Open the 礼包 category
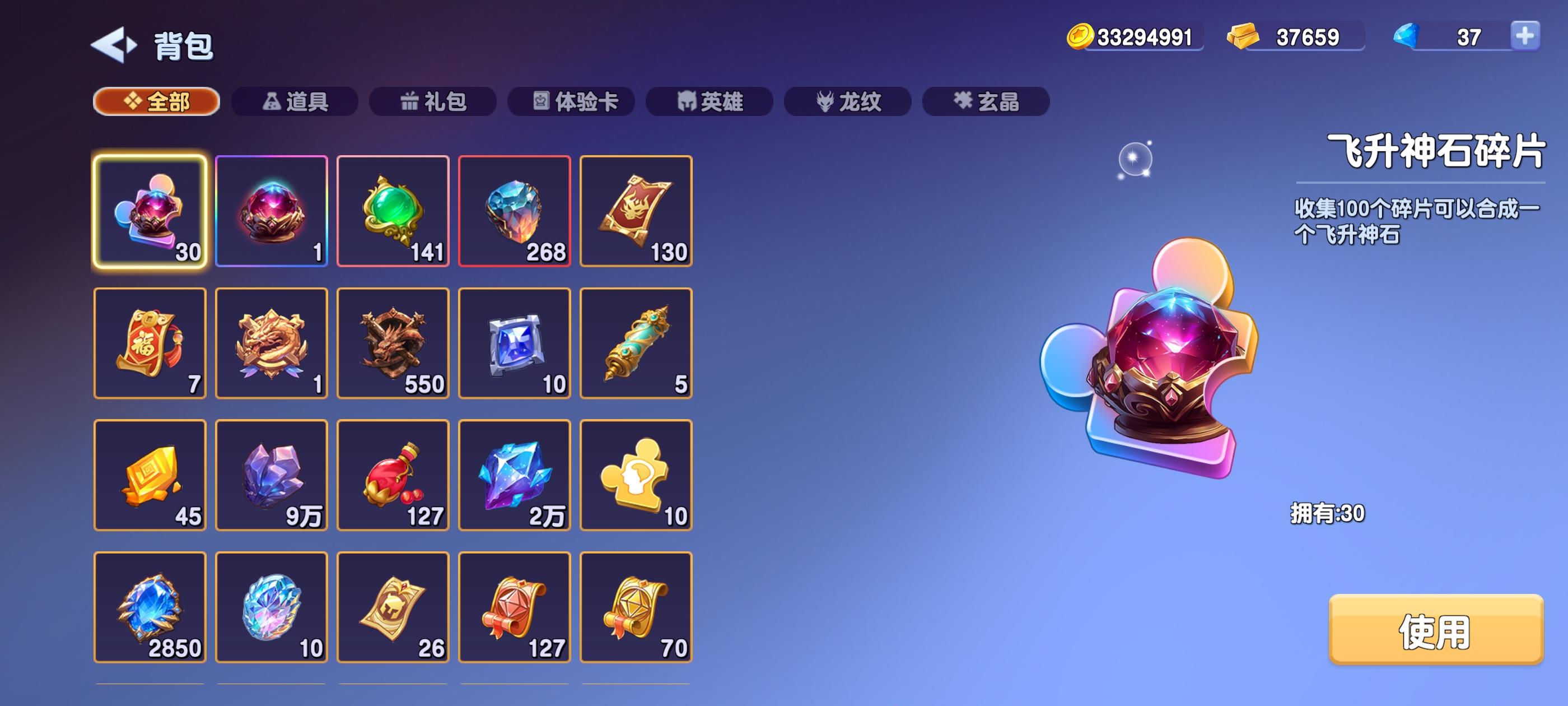Viewport: 1568px width, 706px height. [x=433, y=103]
